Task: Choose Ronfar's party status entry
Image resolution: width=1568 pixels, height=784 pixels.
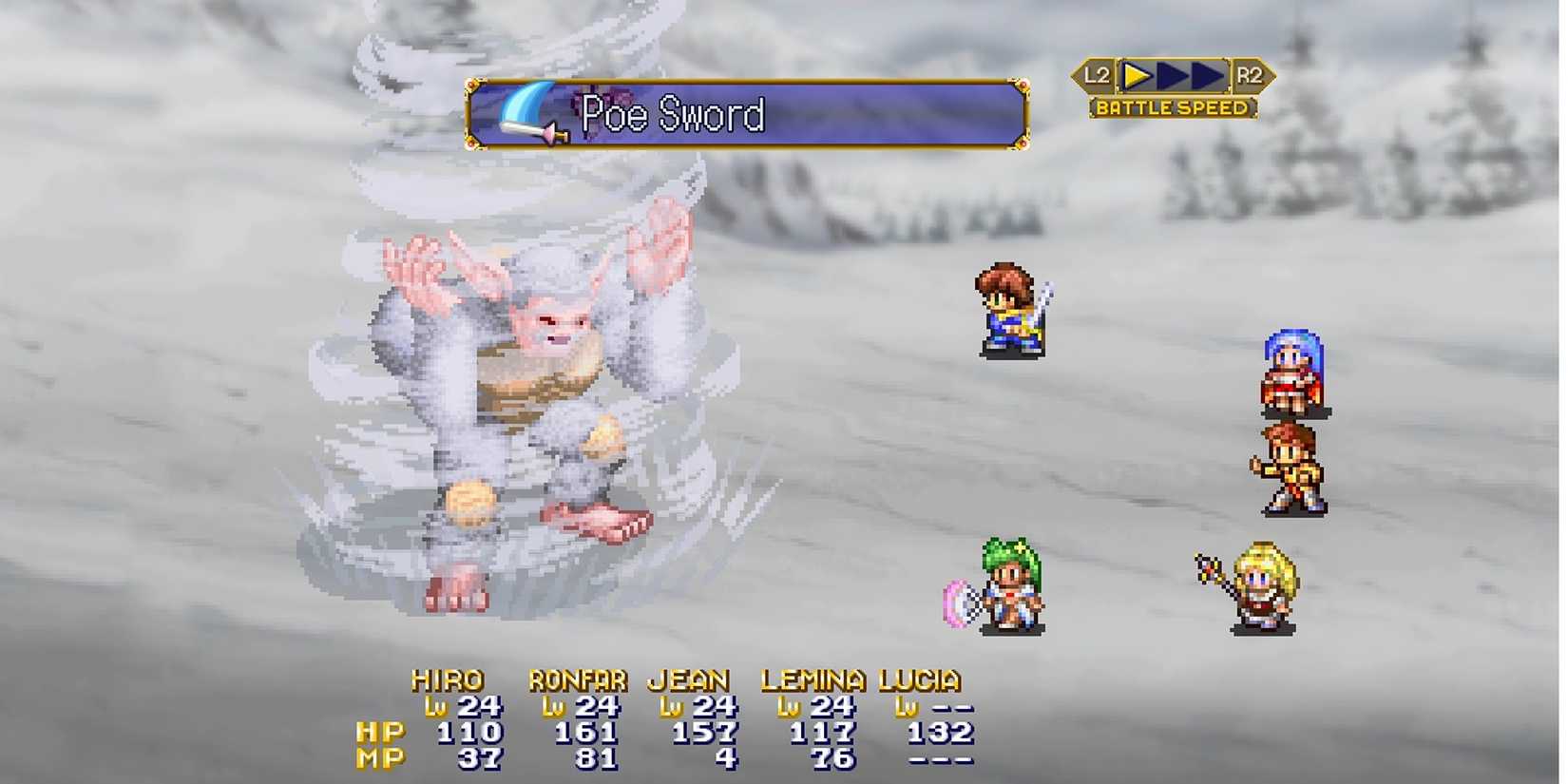Action: click(x=578, y=718)
